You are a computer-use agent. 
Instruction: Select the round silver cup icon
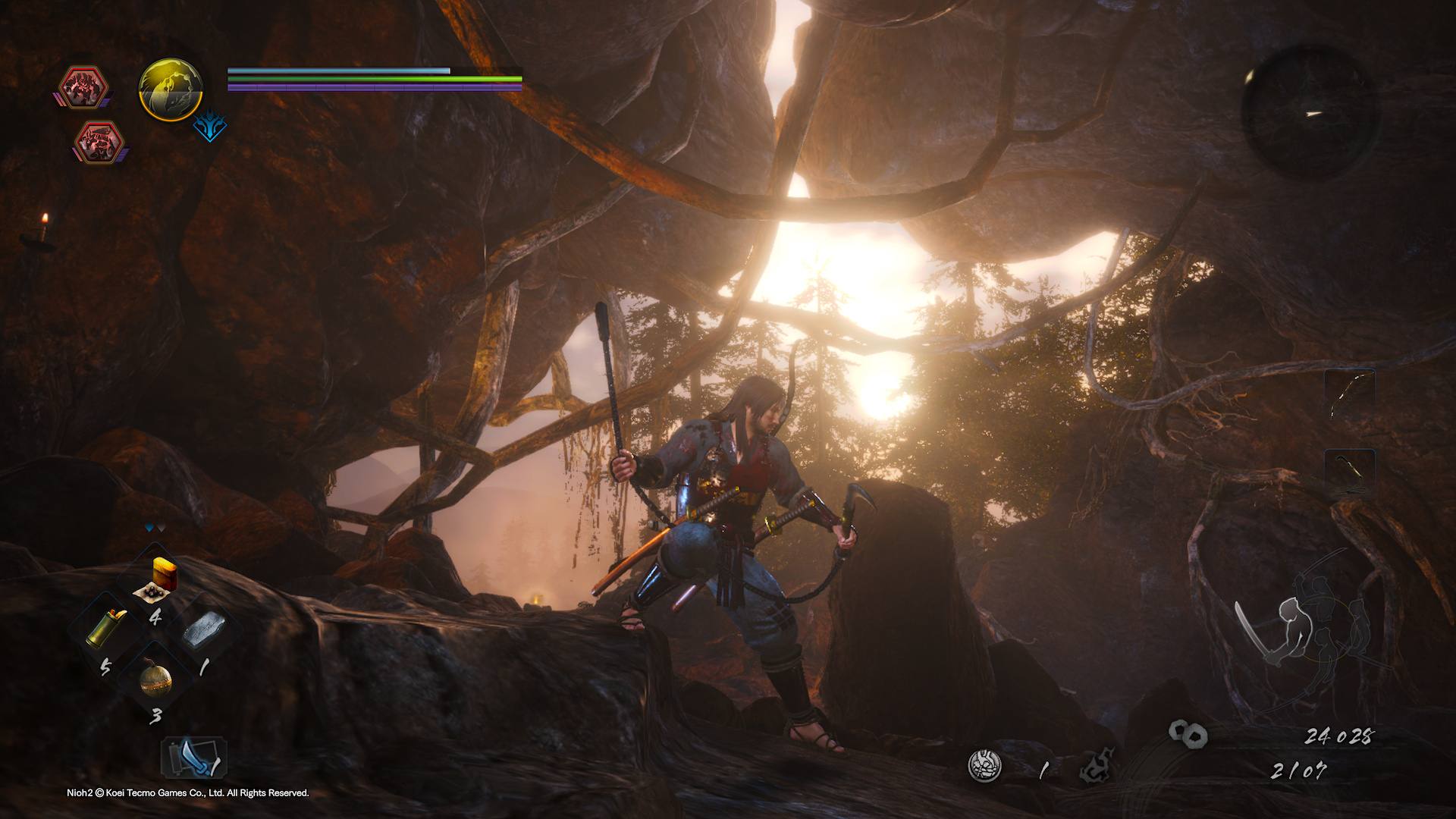(x=984, y=766)
